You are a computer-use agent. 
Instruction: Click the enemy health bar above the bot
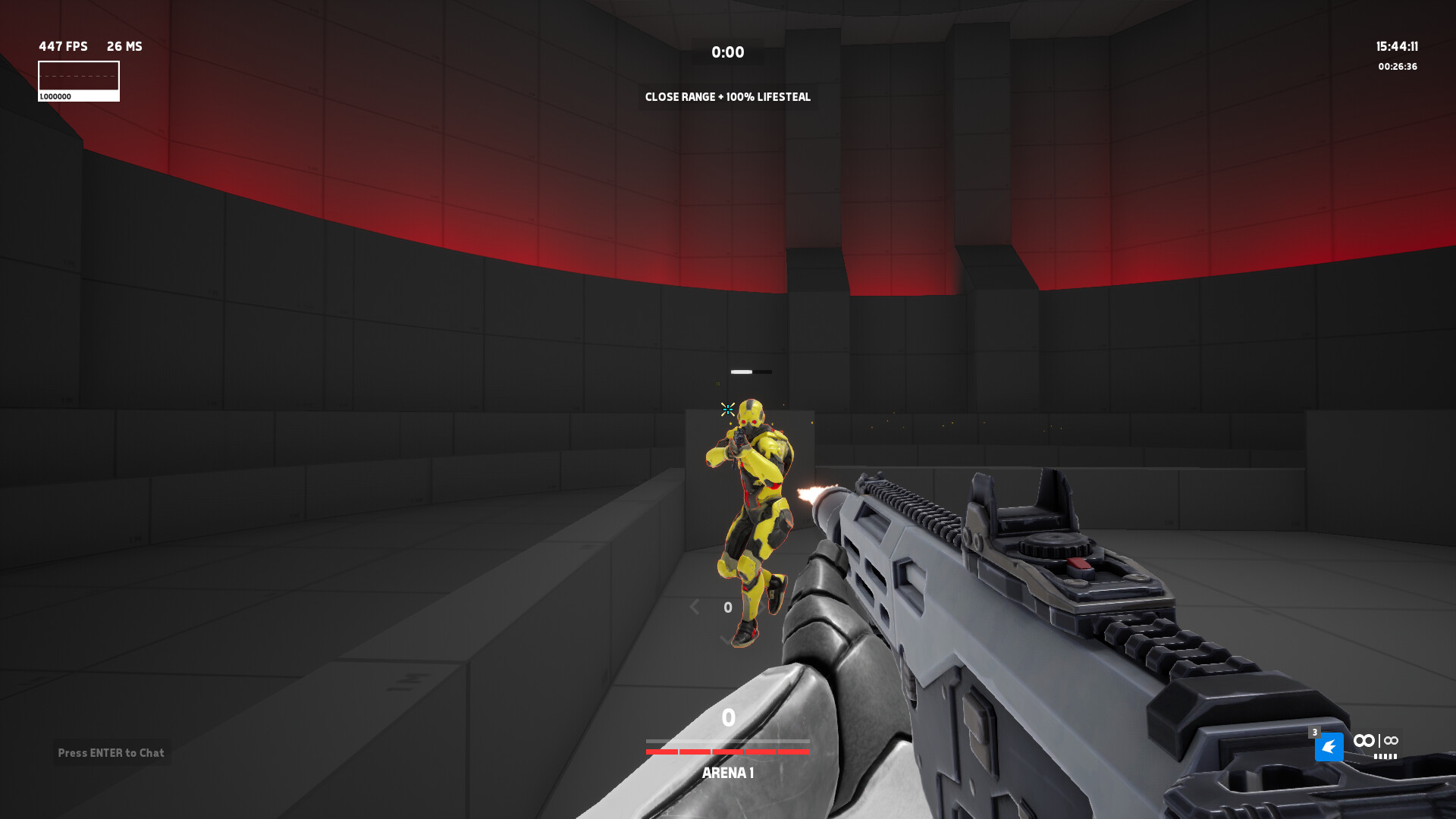(x=749, y=372)
